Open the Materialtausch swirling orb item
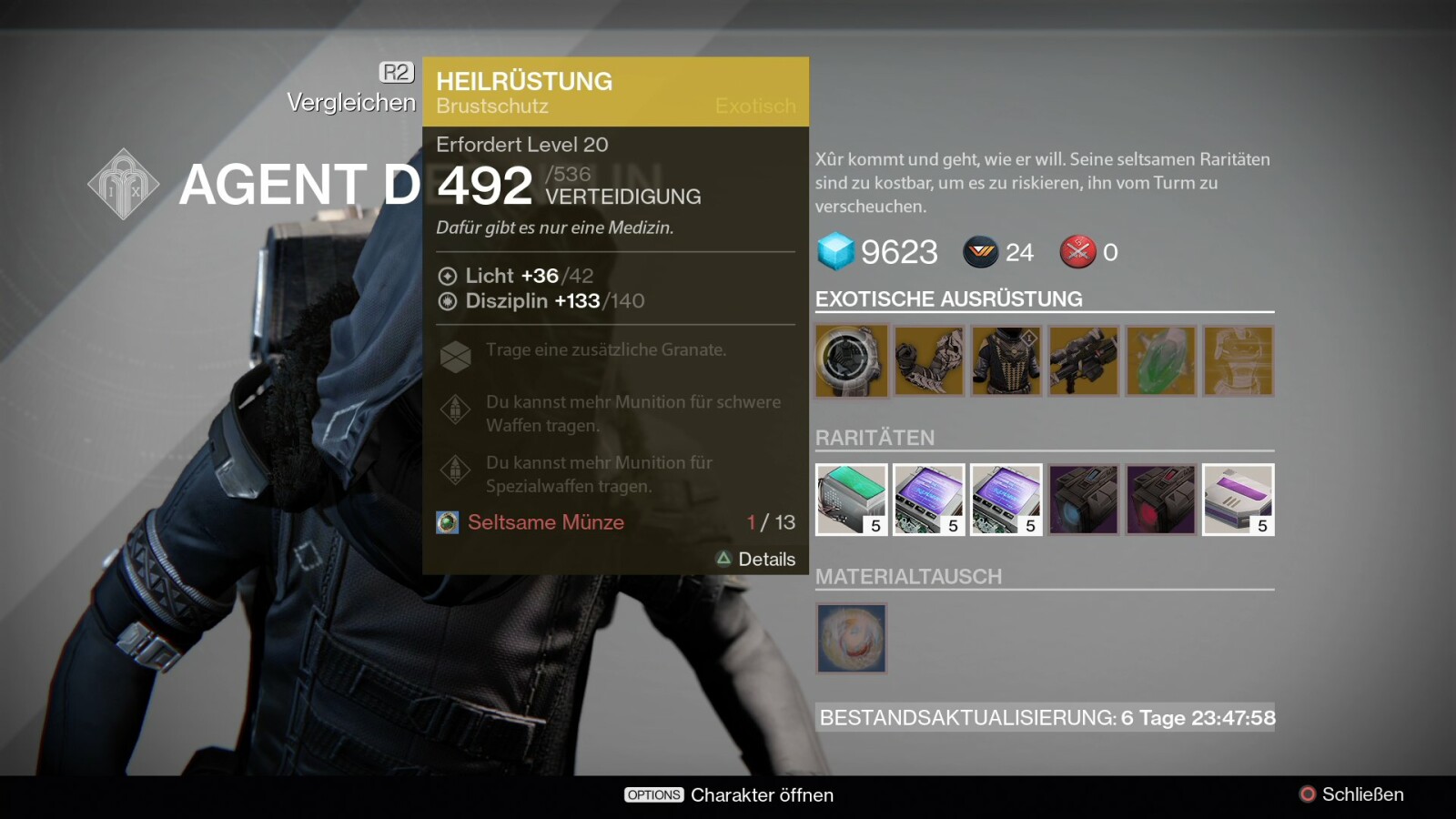 click(x=851, y=638)
